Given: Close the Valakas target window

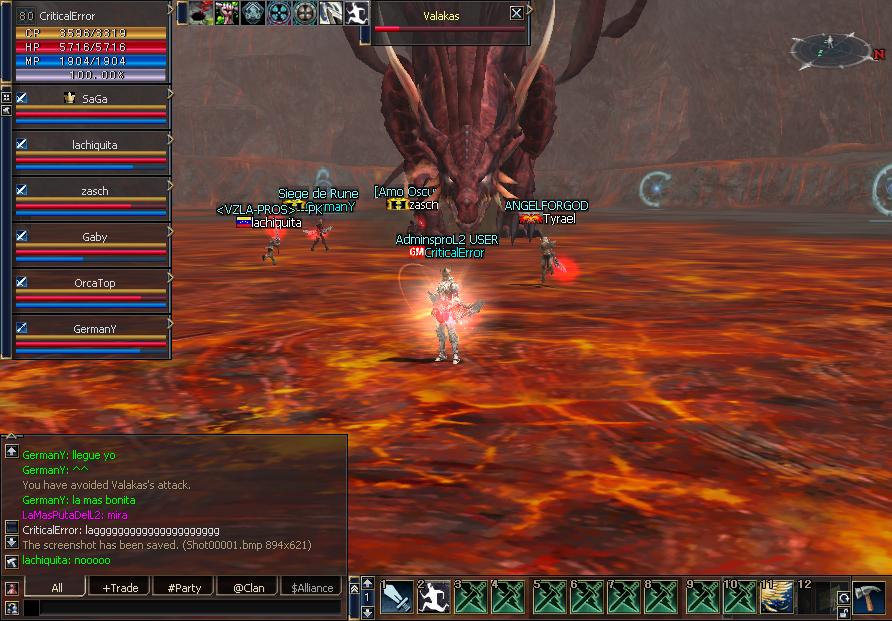Looking at the screenshot, I should pos(516,13).
